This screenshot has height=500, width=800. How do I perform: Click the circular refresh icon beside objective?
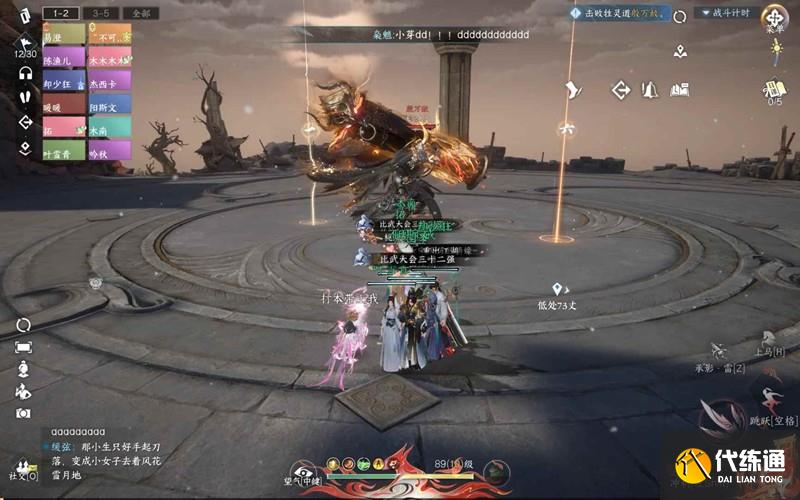(x=680, y=16)
